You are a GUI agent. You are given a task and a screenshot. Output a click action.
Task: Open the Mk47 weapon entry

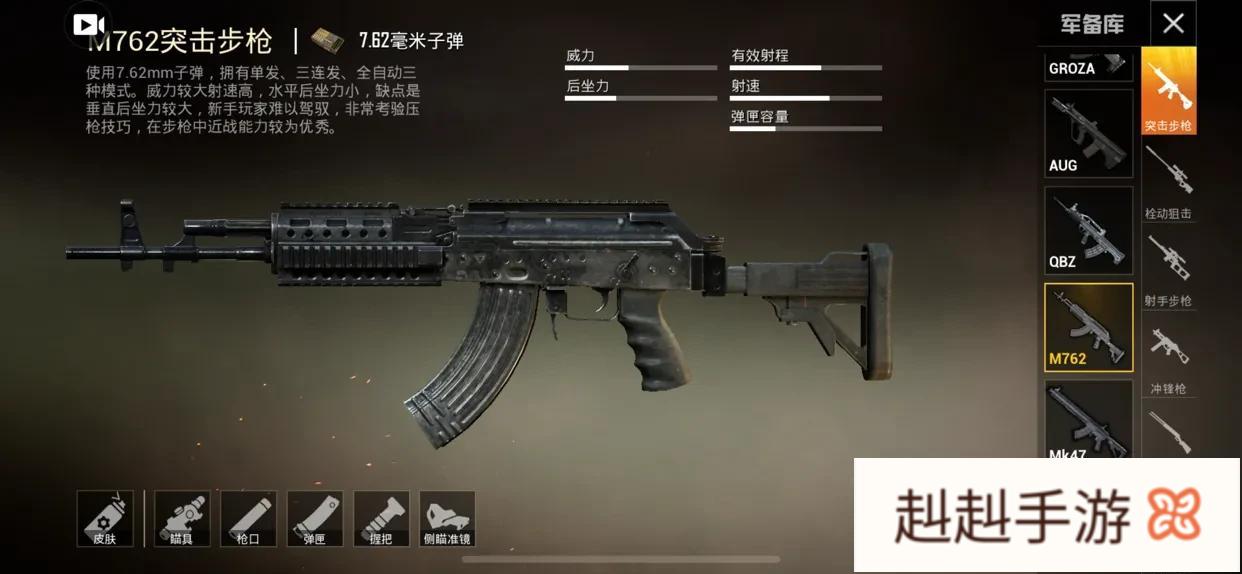(x=1089, y=420)
